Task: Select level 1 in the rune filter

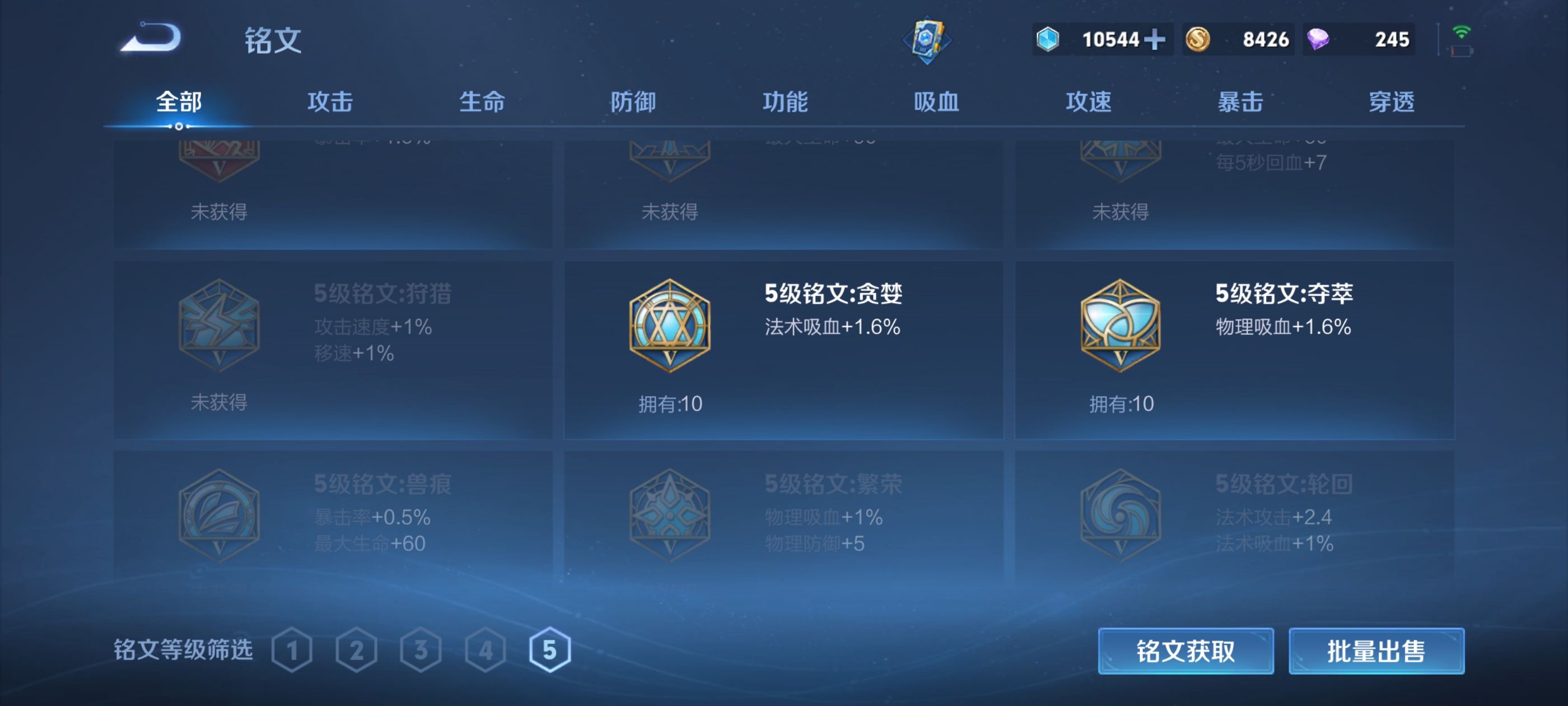Action: point(293,650)
